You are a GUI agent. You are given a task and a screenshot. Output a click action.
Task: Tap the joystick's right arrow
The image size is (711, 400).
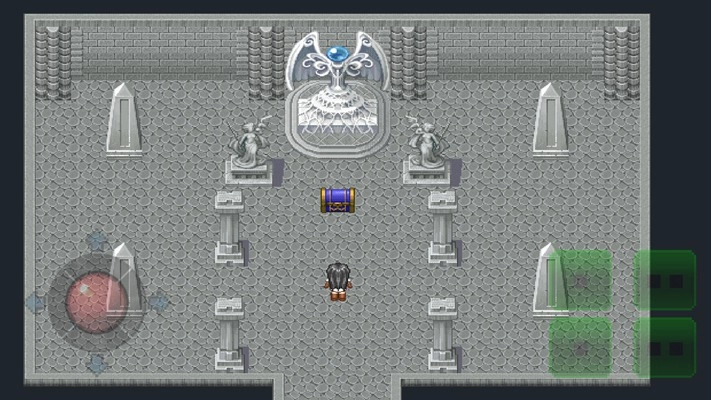(x=158, y=302)
